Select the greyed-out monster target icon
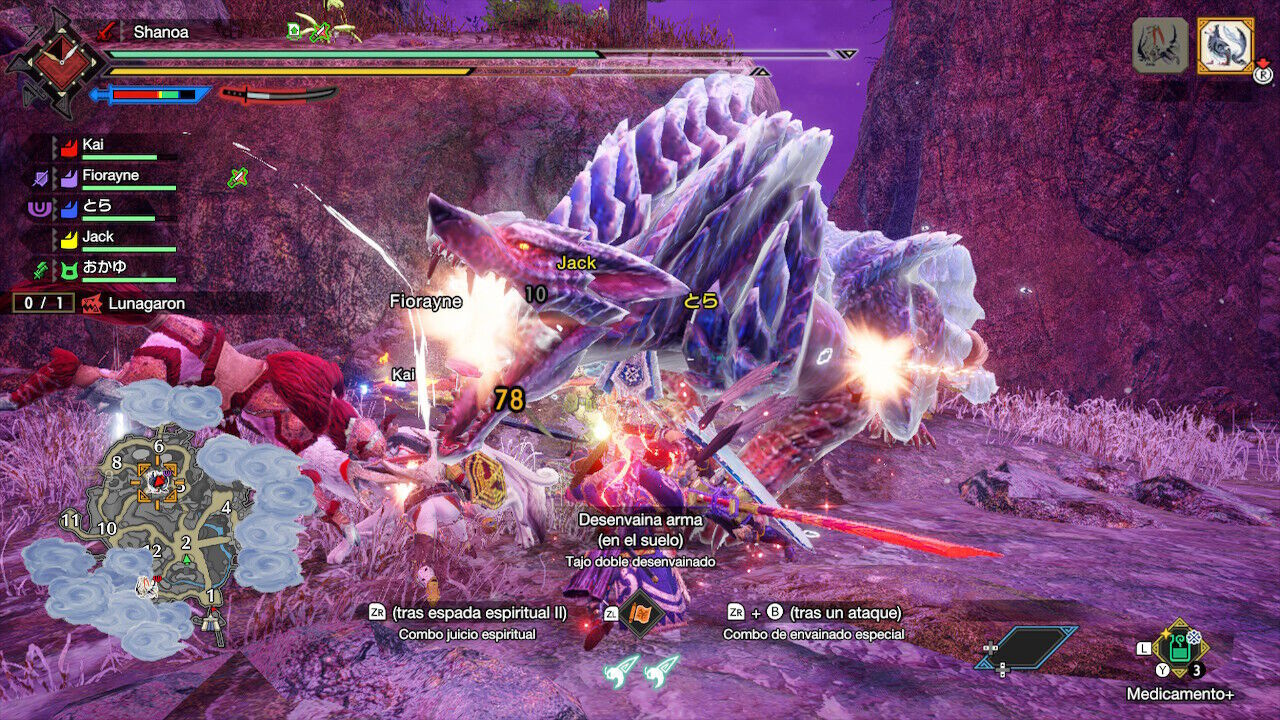Screen dimensions: 1280x720 (1160, 45)
